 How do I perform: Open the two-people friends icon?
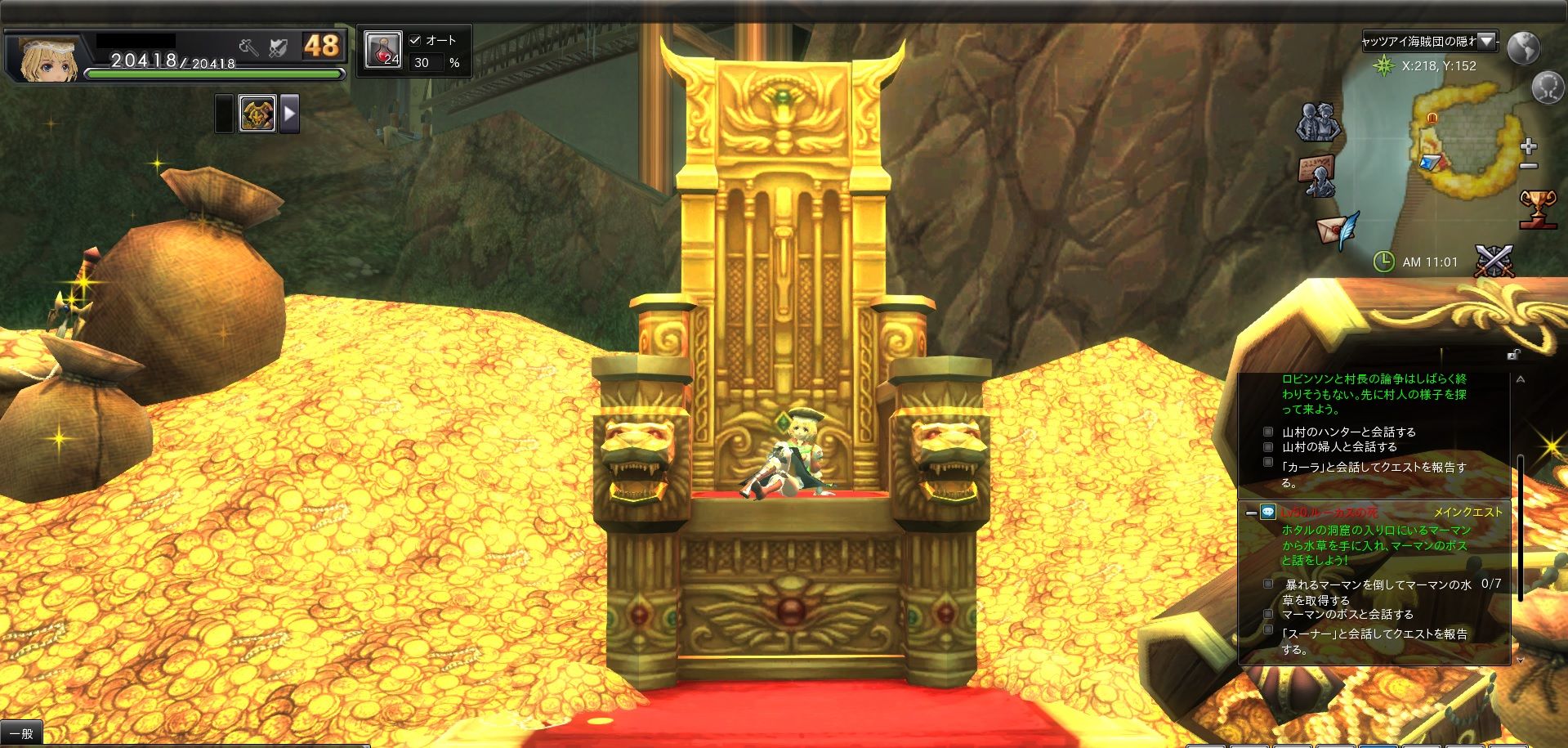click(x=1318, y=123)
